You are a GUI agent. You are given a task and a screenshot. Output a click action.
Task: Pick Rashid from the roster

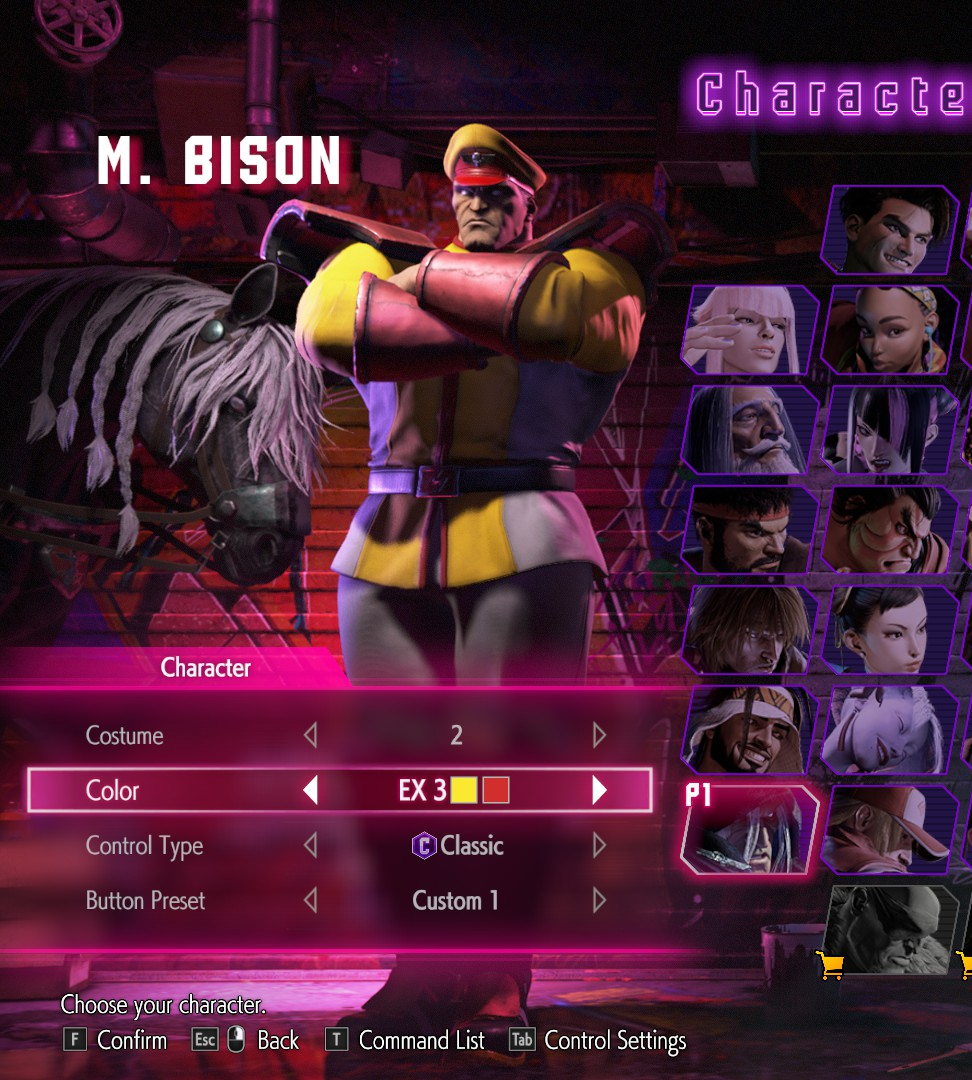click(x=750, y=729)
